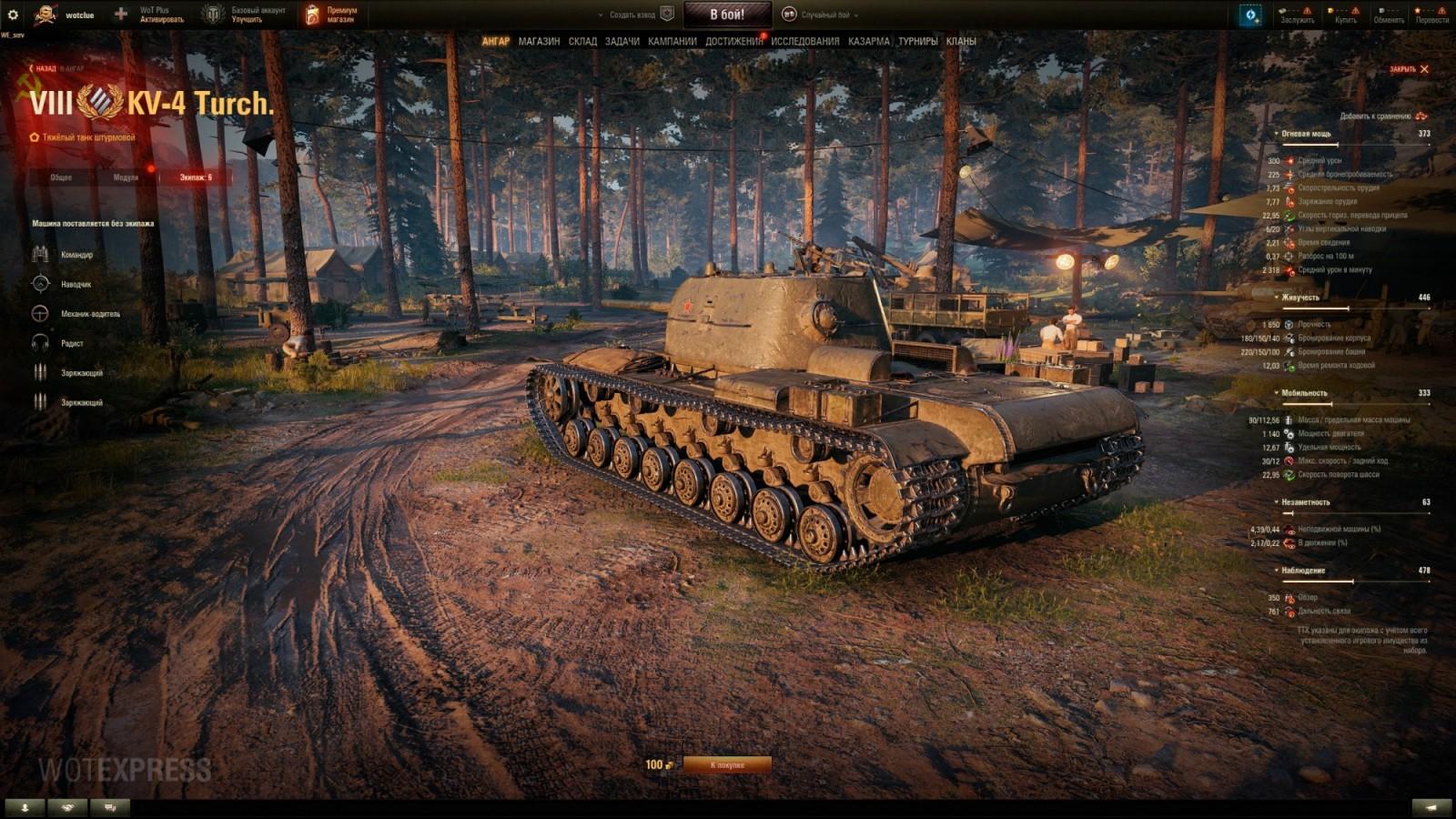Viewport: 1456px width, 819px height.
Task: Click the Перевести free experience star icon
Action: [1418, 10]
